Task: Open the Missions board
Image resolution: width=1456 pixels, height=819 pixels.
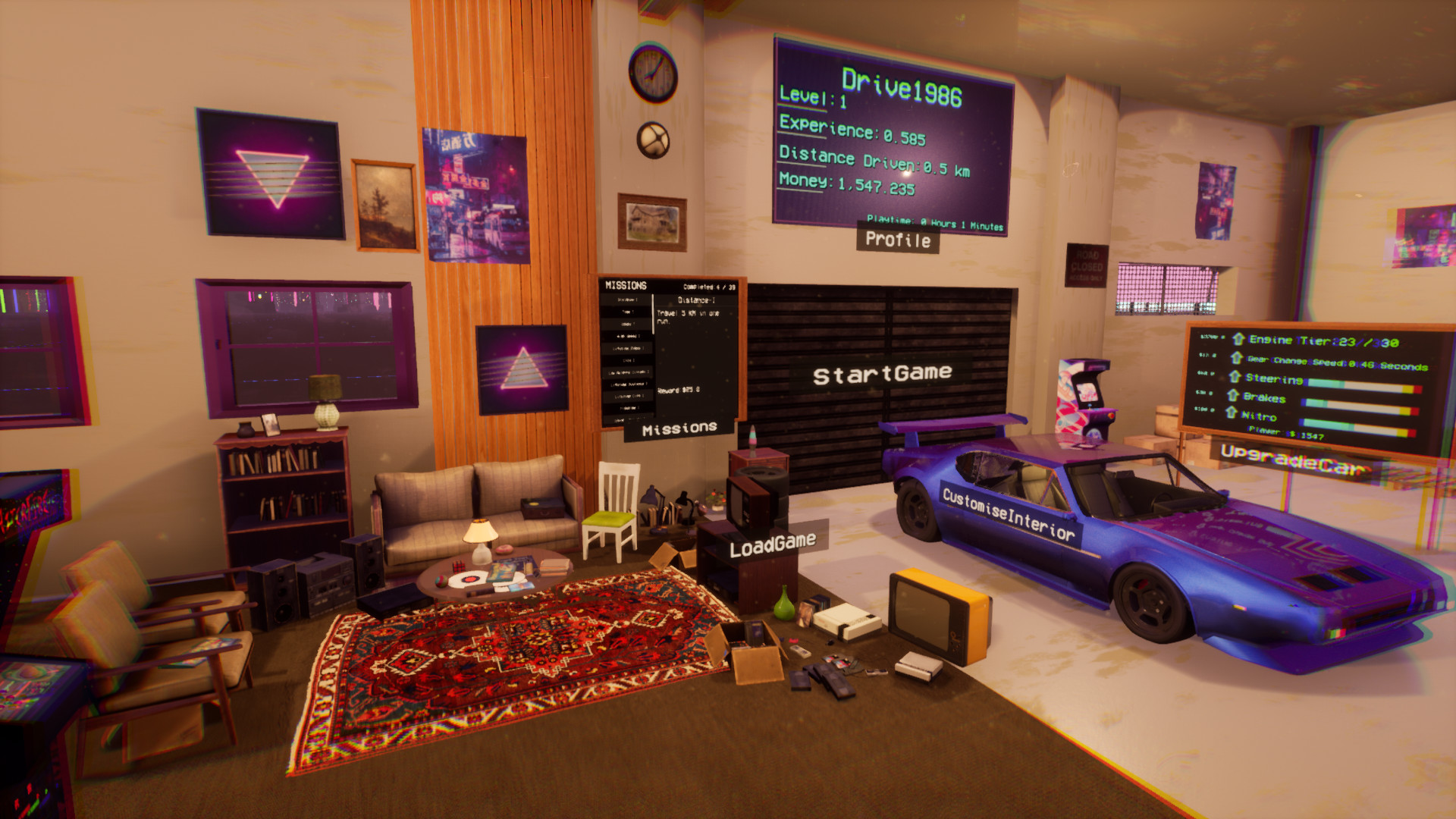Action: click(x=679, y=429)
